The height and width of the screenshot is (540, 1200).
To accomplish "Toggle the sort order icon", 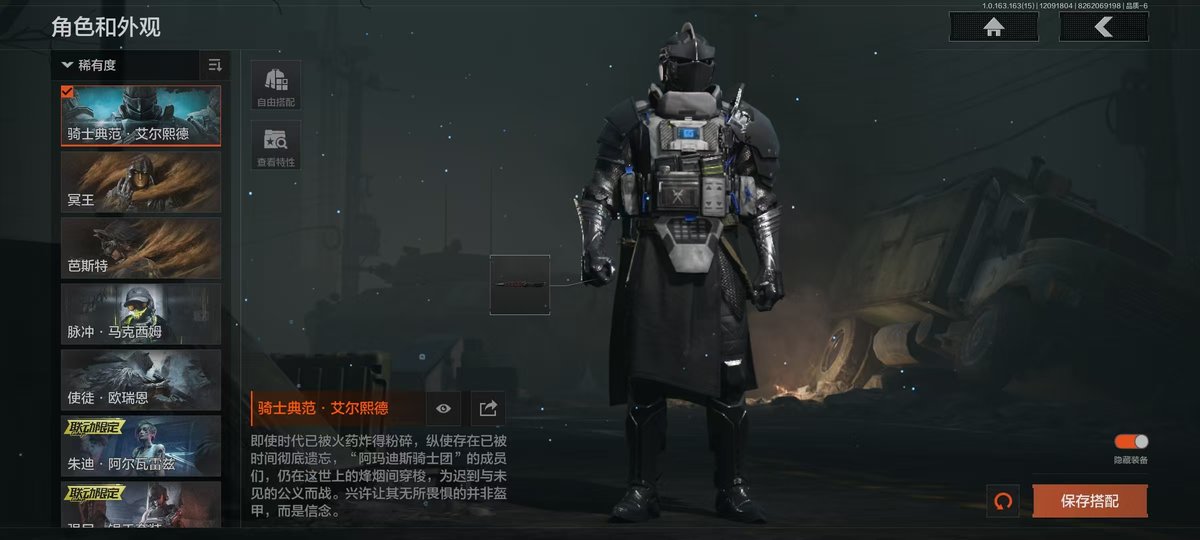I will pos(215,66).
